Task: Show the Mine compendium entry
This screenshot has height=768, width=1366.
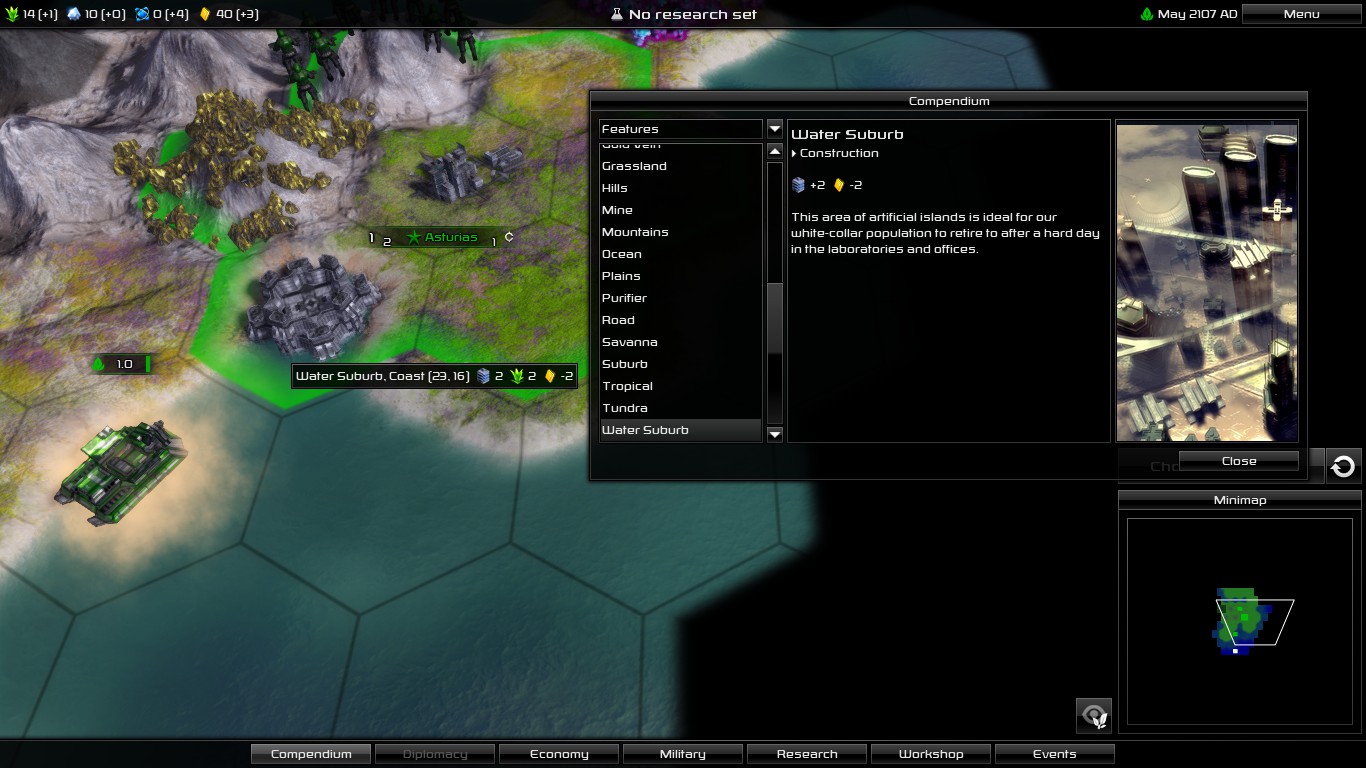Action: (617, 210)
